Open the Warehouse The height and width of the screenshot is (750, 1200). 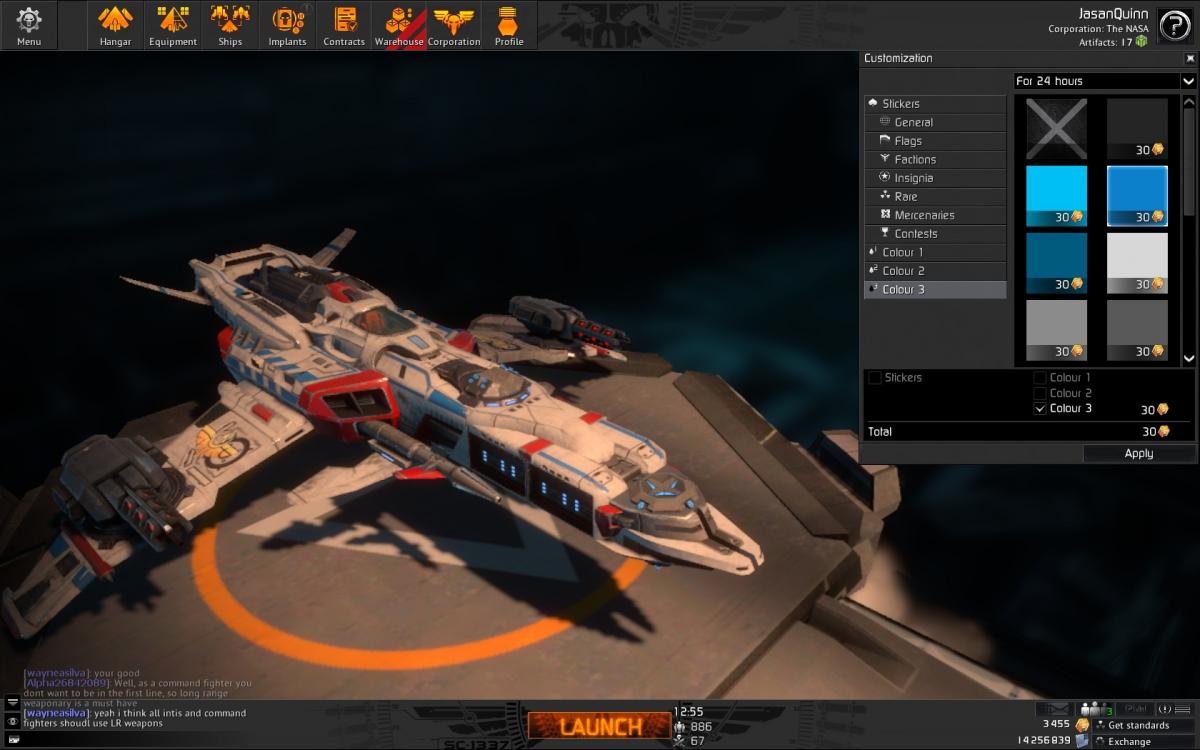click(x=399, y=25)
